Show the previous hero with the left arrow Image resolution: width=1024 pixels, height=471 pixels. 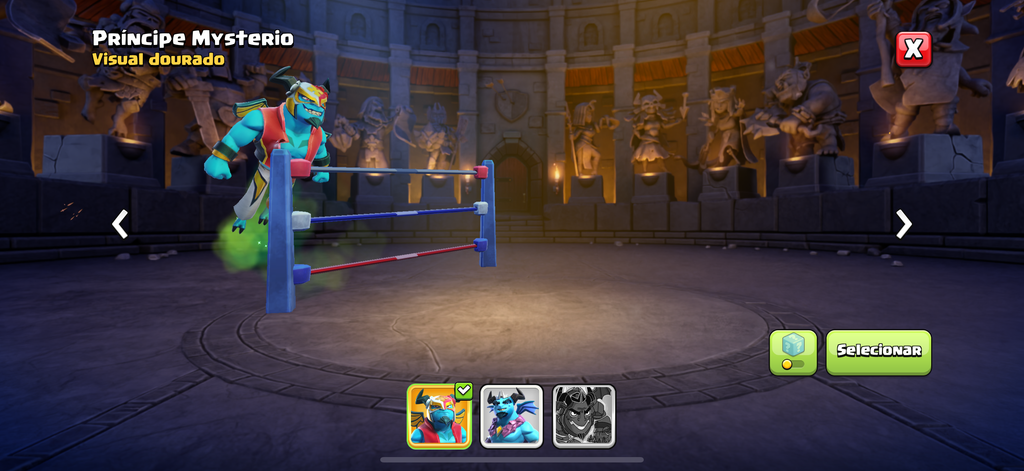tap(120, 224)
